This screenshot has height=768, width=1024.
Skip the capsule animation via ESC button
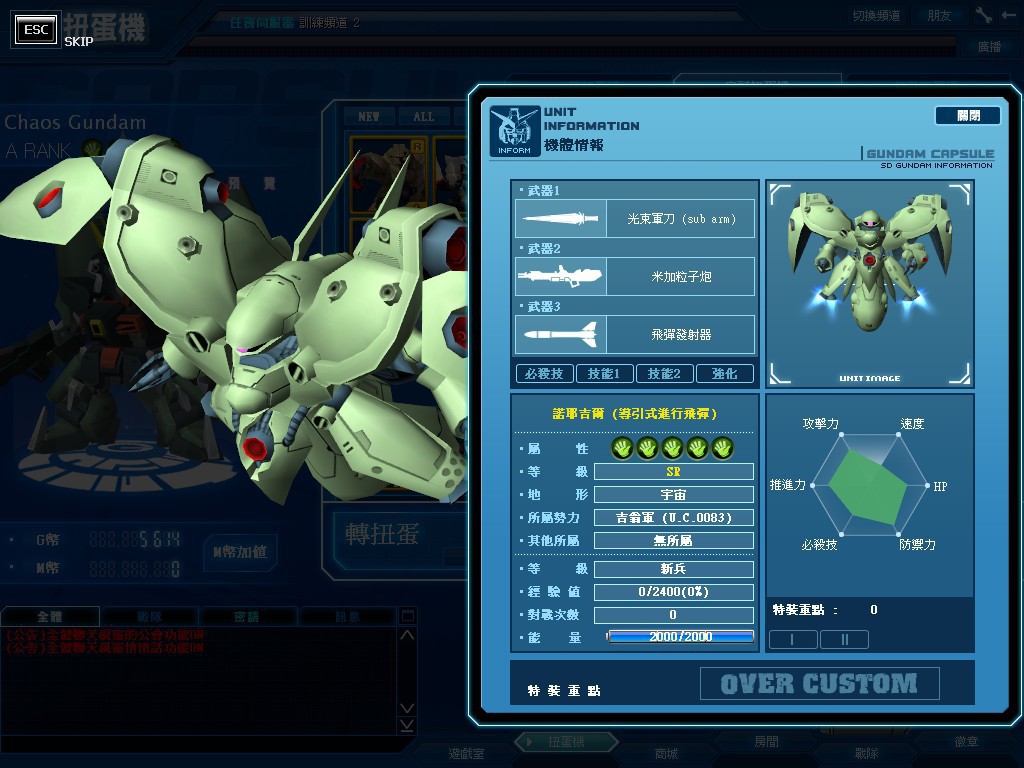(37, 30)
